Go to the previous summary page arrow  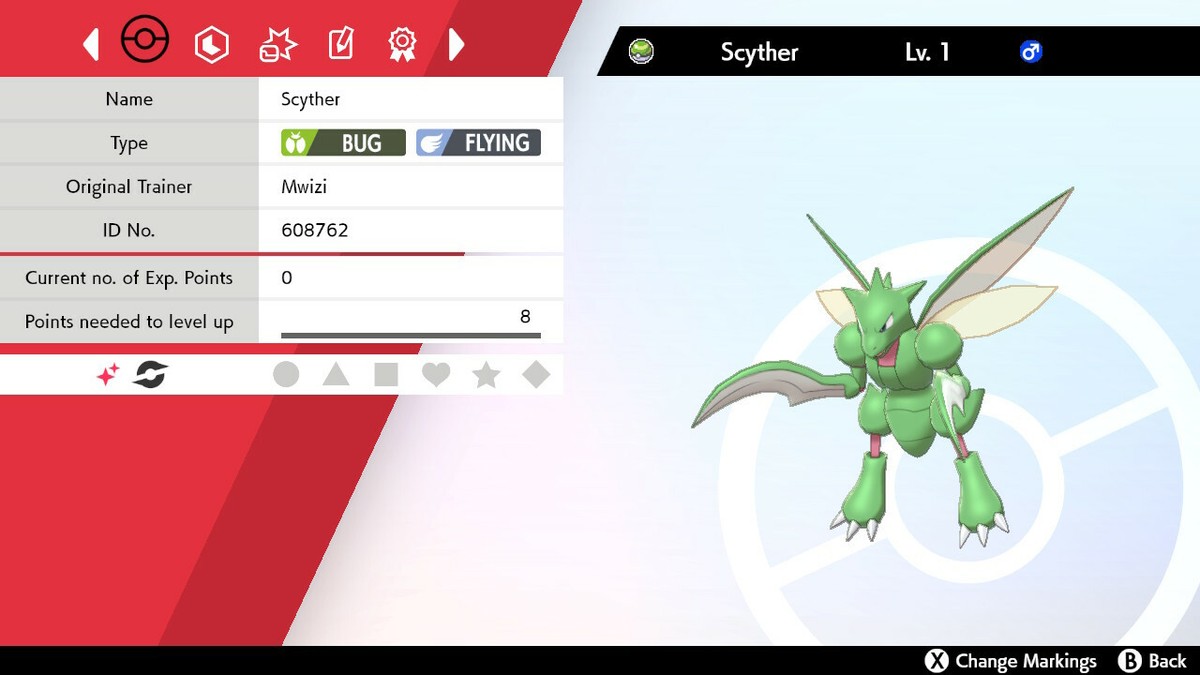tap(91, 44)
